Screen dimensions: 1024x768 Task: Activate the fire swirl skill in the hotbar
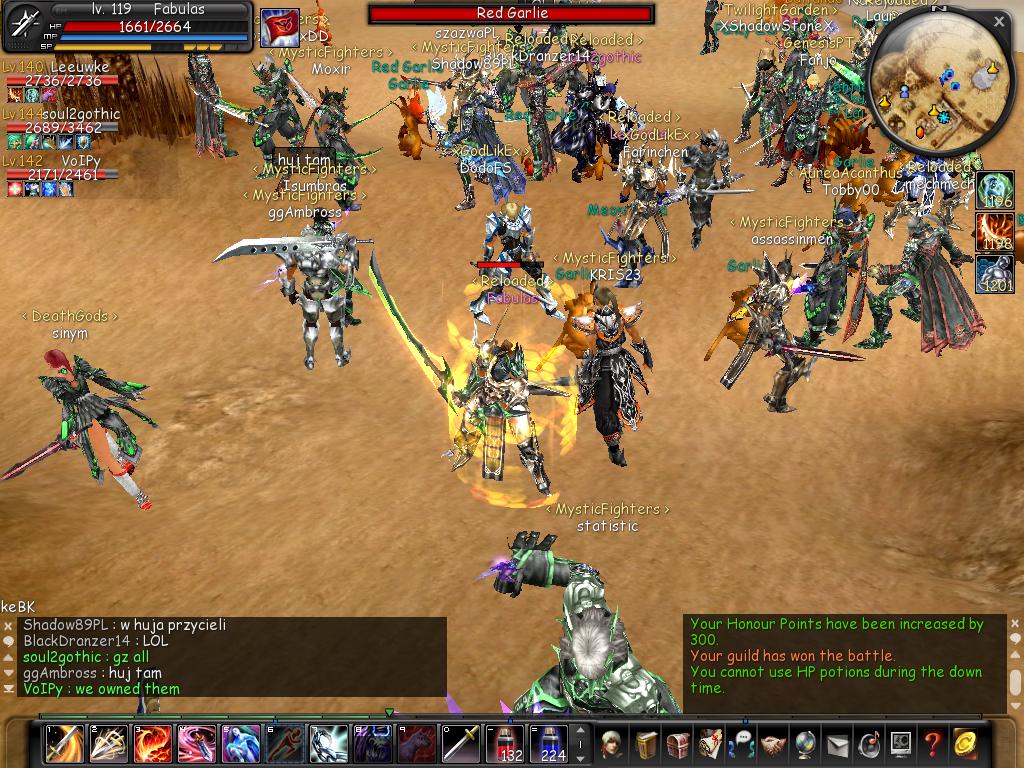coord(152,744)
